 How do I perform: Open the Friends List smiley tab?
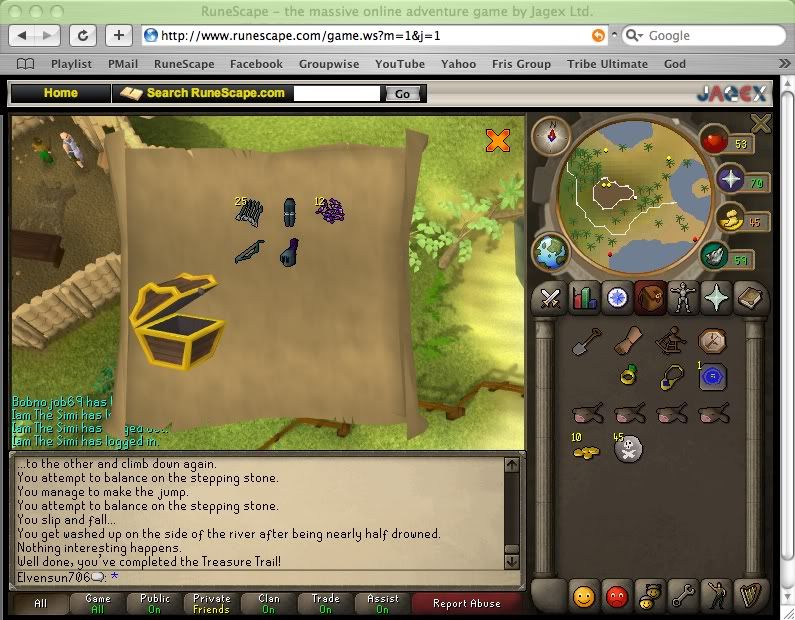coord(584,597)
